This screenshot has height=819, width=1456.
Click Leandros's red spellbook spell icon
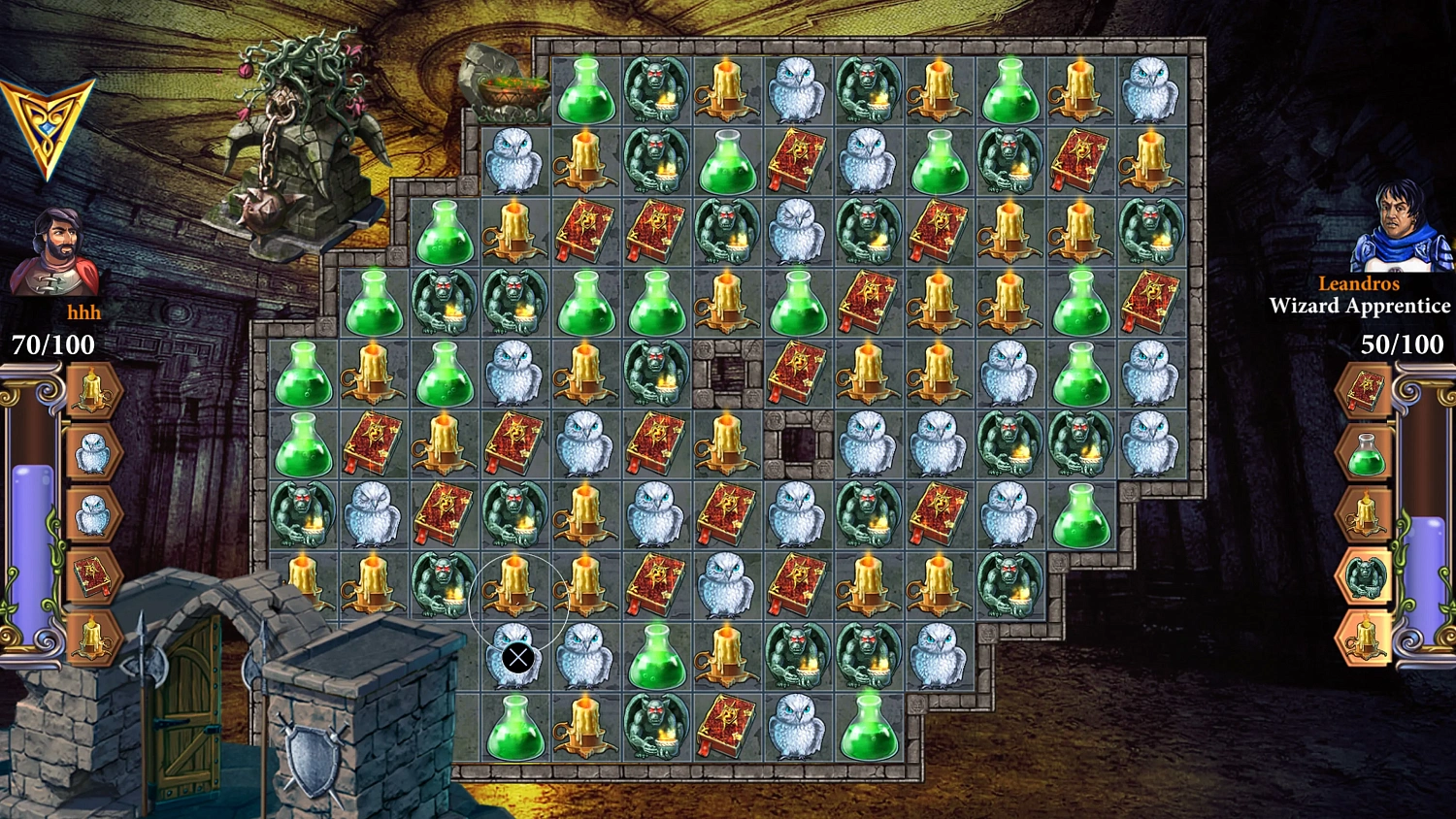pos(1365,391)
